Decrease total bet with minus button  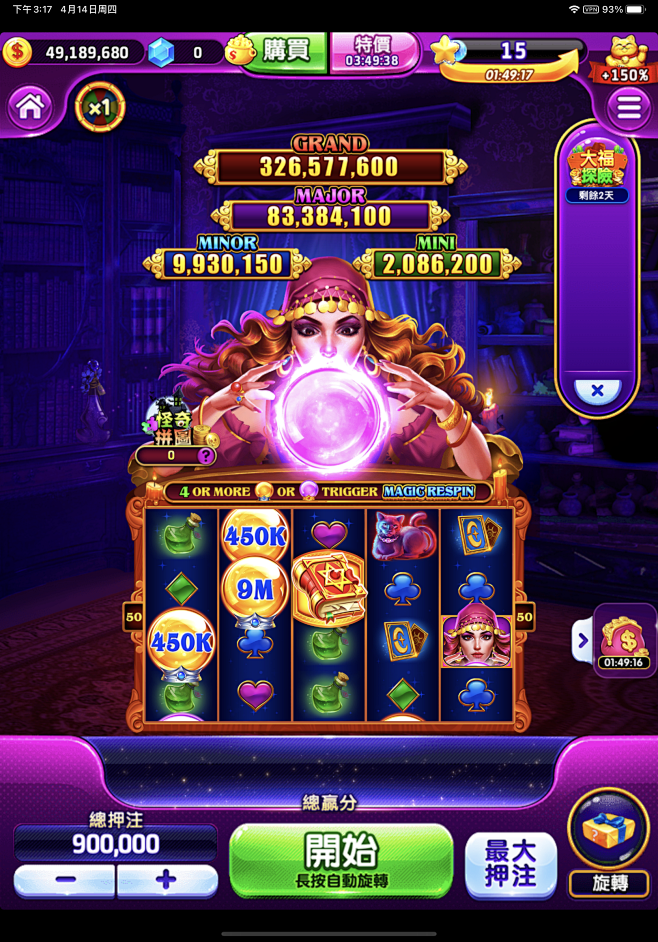66,881
